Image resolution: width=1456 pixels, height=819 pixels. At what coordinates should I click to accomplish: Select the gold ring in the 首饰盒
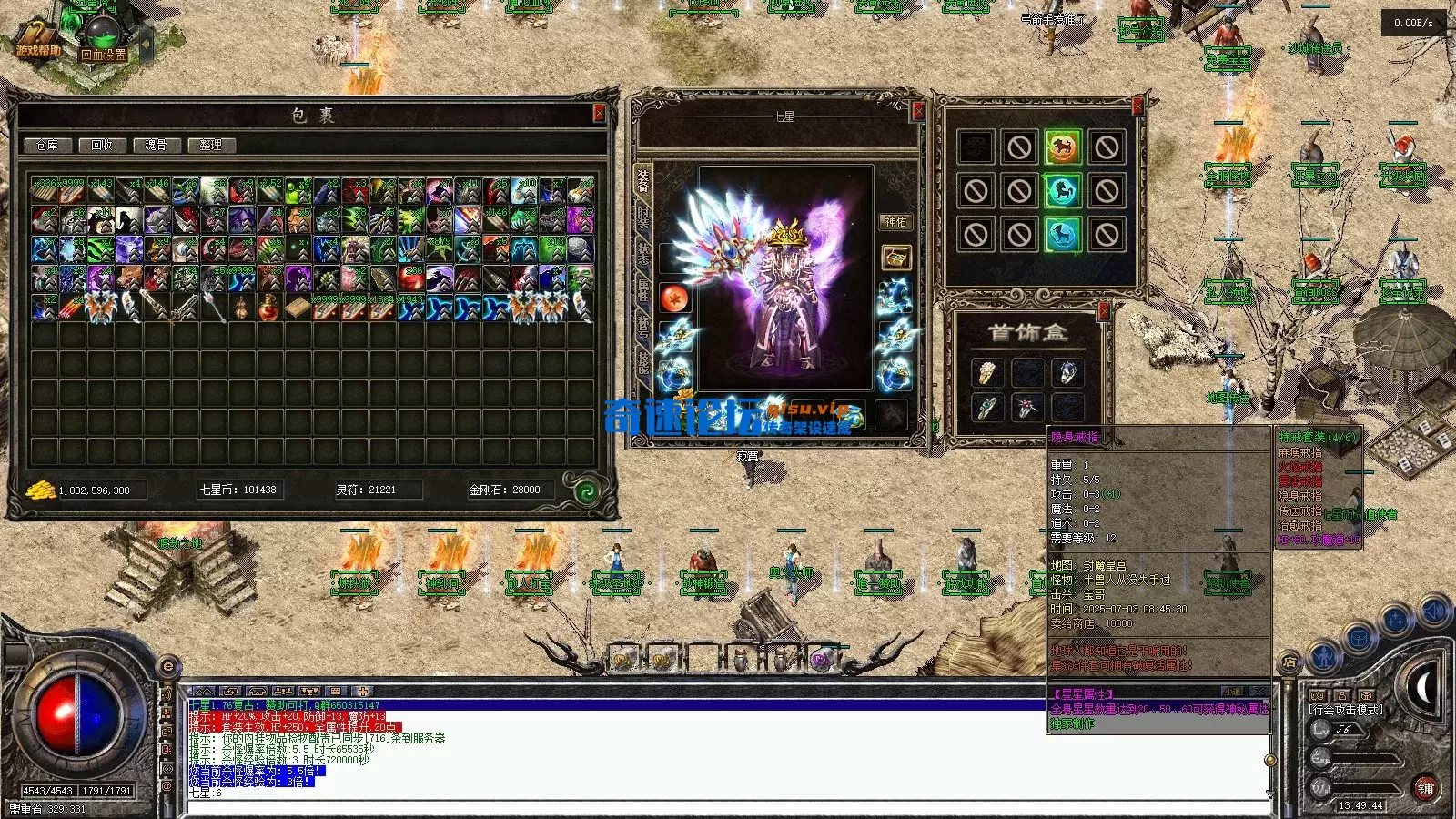pos(986,373)
